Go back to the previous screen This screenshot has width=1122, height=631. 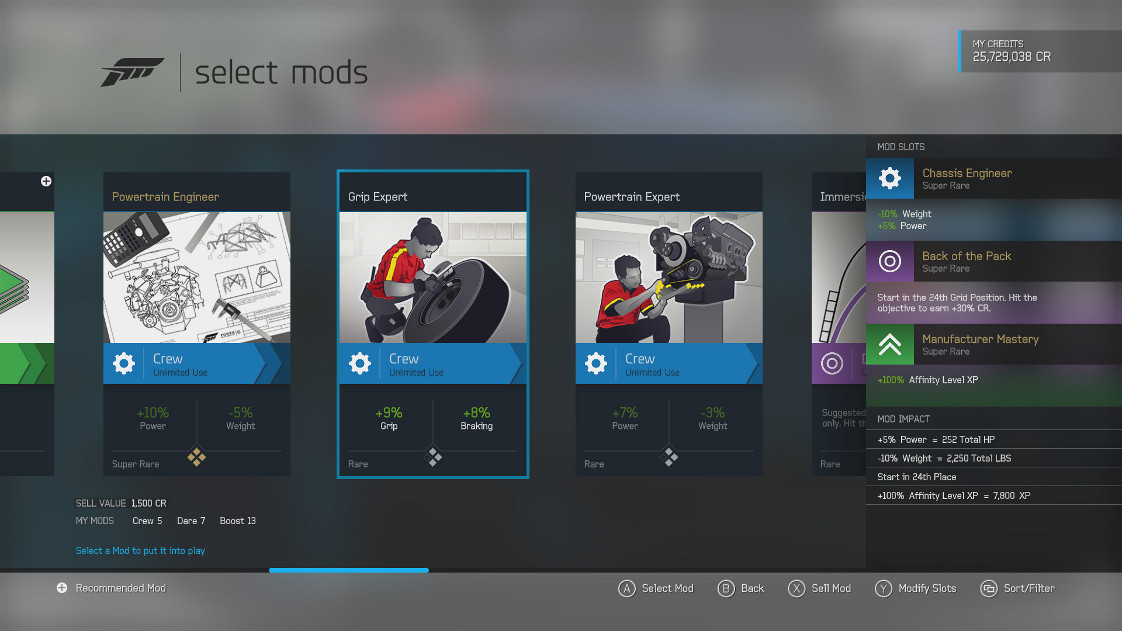[741, 589]
